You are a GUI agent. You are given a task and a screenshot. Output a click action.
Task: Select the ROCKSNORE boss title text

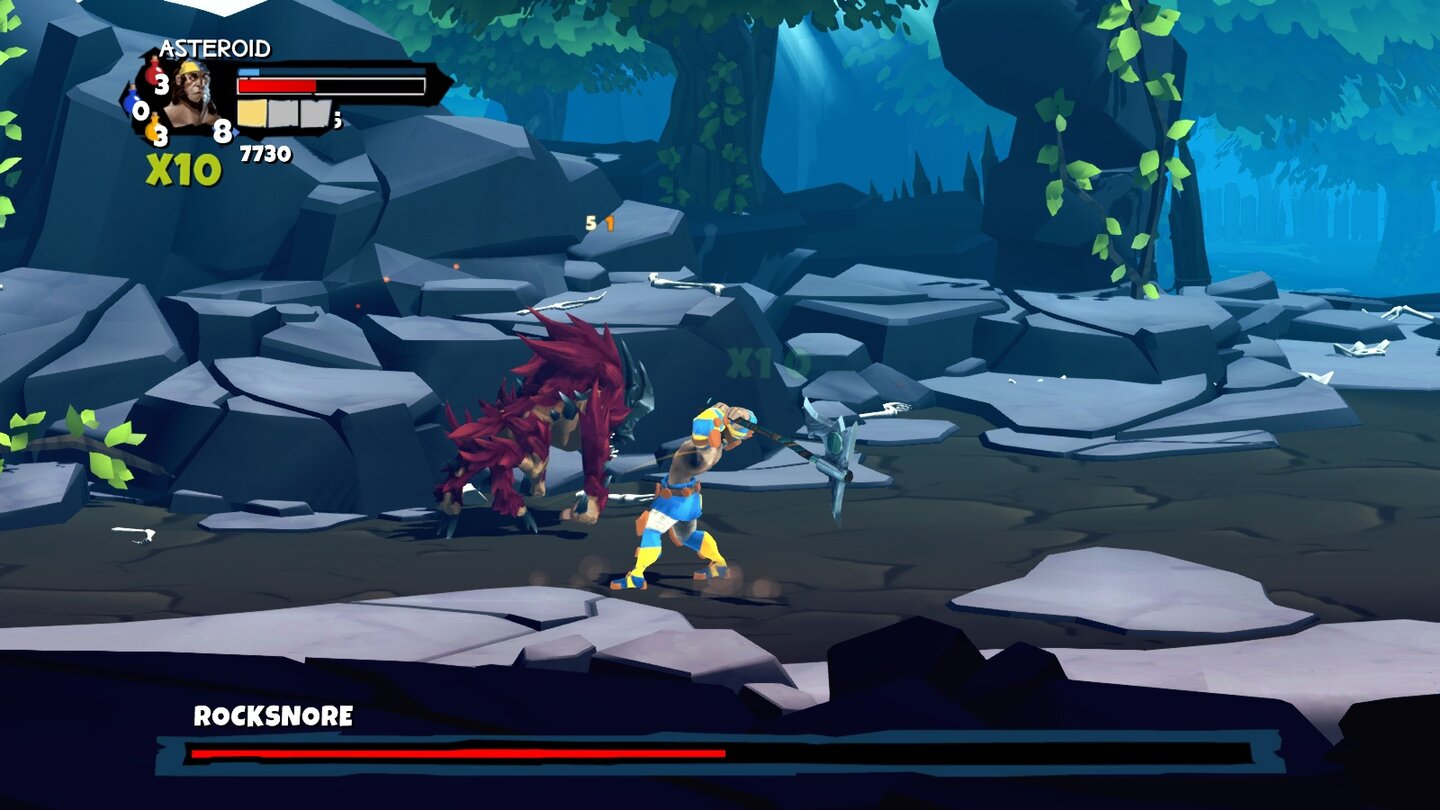click(272, 716)
